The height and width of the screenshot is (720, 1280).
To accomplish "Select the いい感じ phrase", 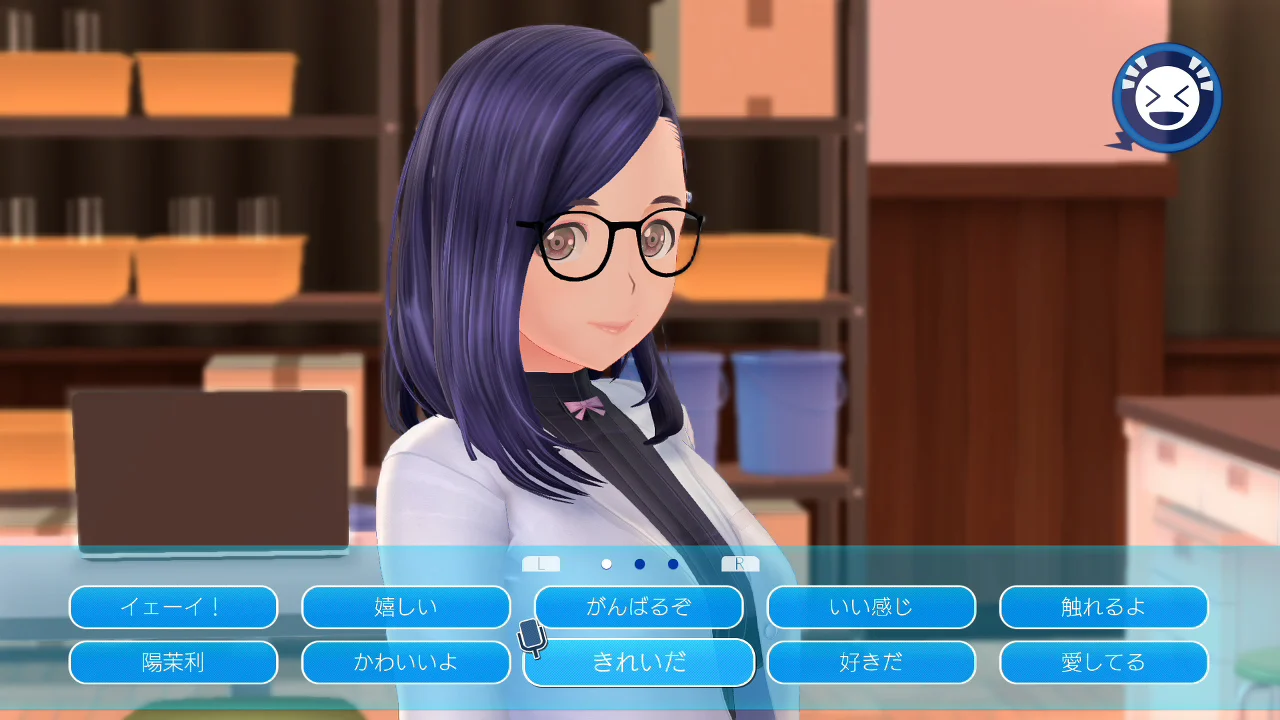I will coord(871,607).
